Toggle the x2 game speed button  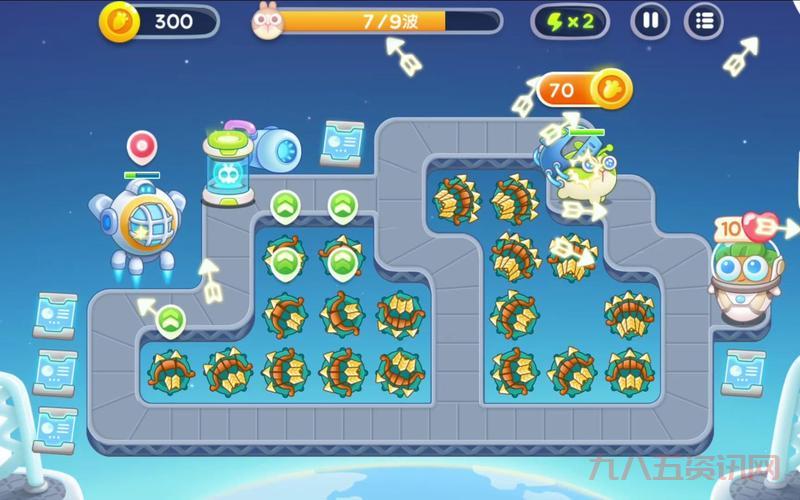(x=569, y=21)
